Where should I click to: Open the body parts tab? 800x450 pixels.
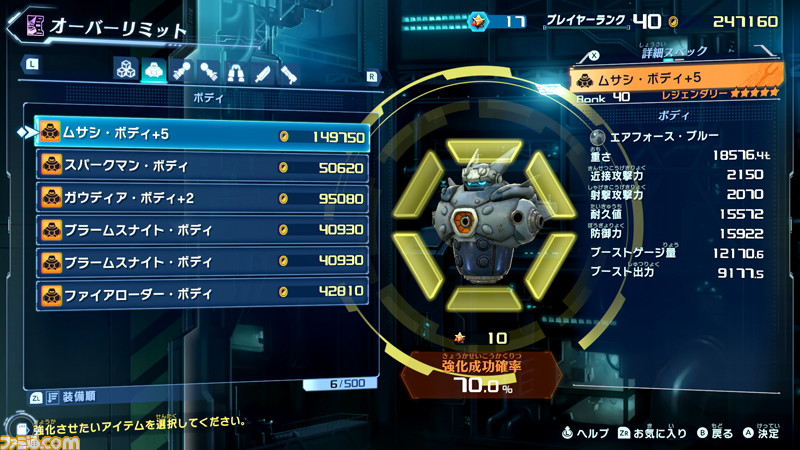click(x=154, y=70)
